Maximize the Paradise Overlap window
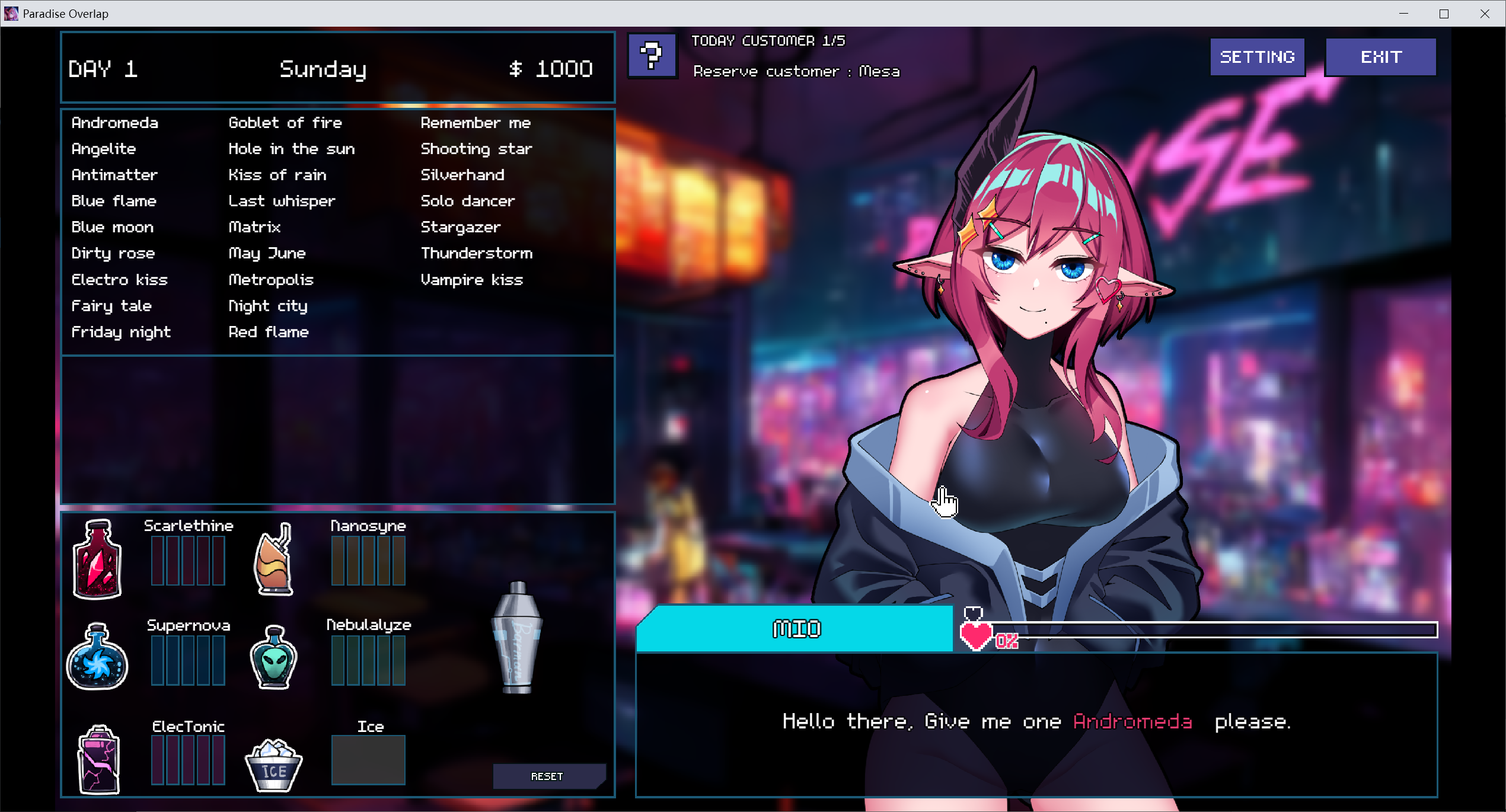Screen dimensions: 1506x812 pos(1444,14)
